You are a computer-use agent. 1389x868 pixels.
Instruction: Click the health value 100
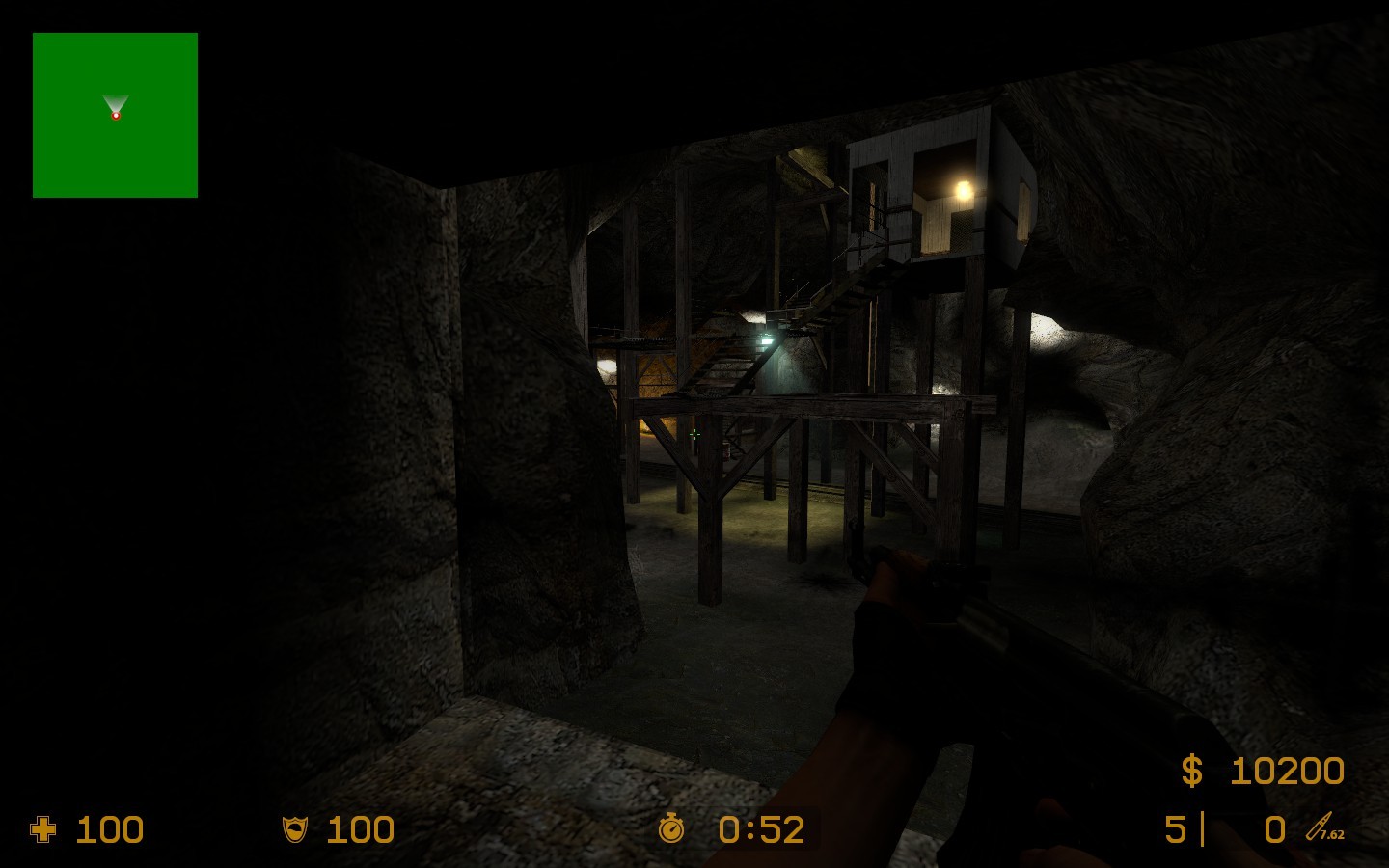(x=109, y=829)
